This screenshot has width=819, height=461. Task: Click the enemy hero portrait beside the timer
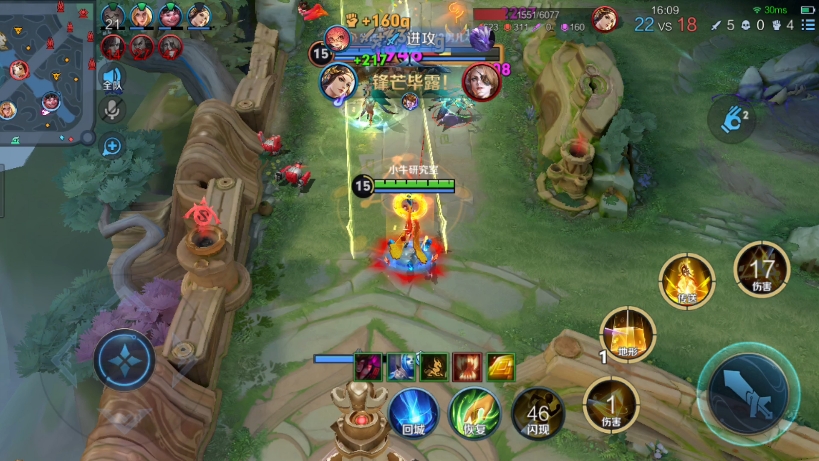click(x=605, y=18)
